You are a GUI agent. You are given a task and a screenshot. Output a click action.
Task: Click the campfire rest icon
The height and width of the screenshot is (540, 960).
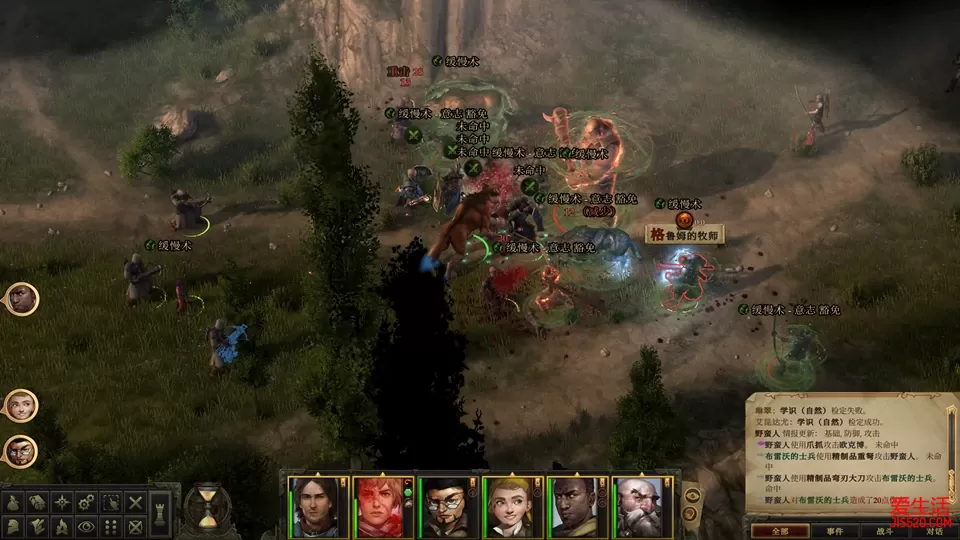click(60, 525)
